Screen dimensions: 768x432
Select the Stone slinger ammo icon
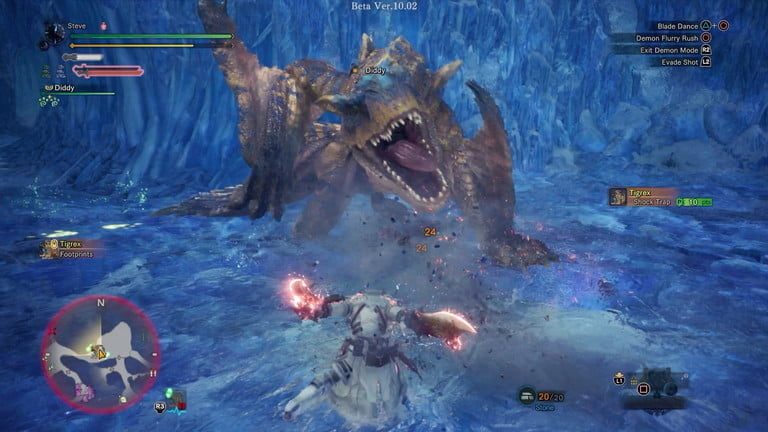527,396
